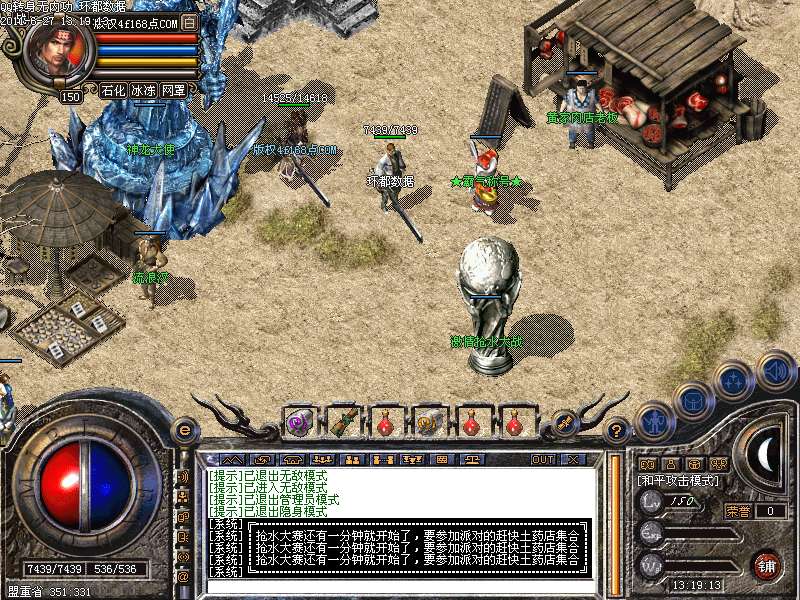The height and width of the screenshot is (600, 800).
Task: Toggle the speaker sound button
Action: 775,369
